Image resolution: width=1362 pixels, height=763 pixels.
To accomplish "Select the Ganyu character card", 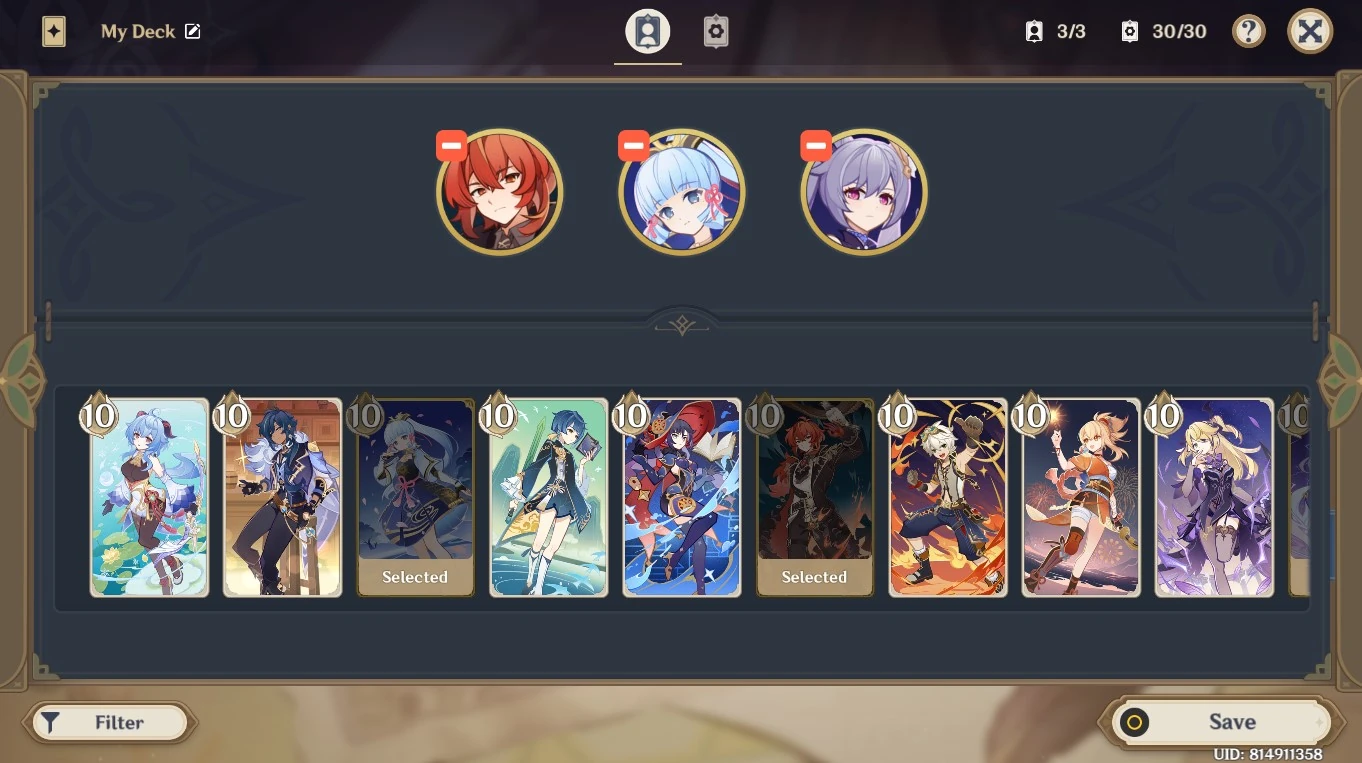I will (149, 497).
